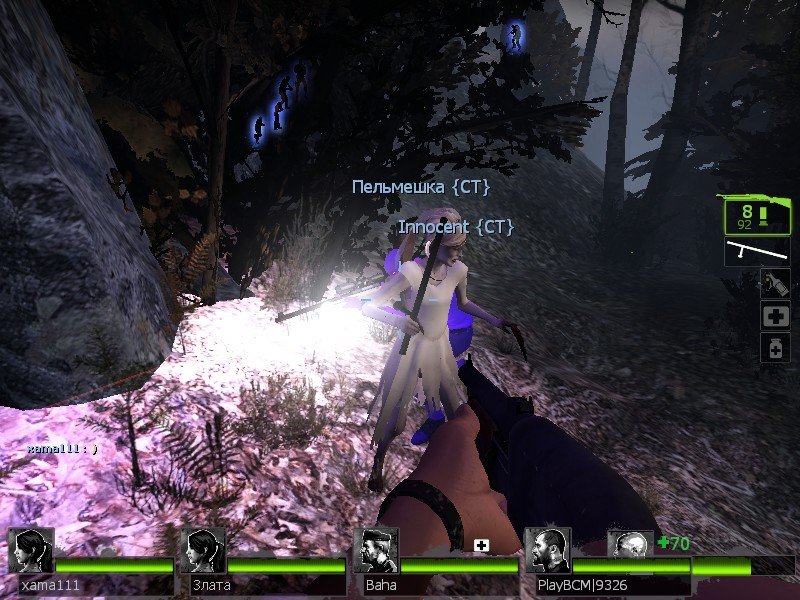The width and height of the screenshot is (800, 600).
Task: Click teammate xama111's portrait
Action: (30, 551)
